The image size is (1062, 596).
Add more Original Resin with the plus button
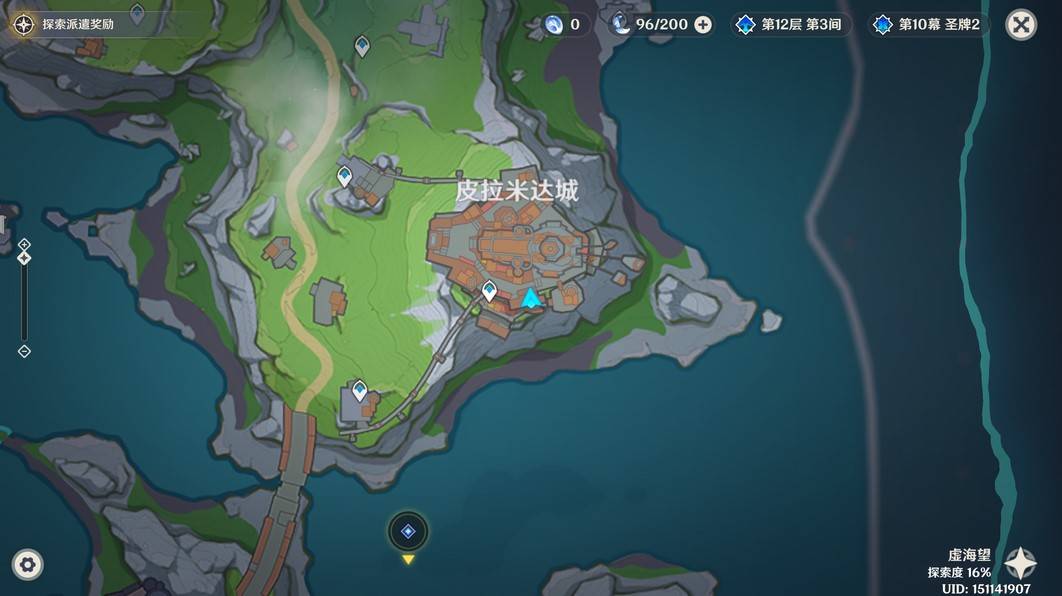(x=703, y=25)
